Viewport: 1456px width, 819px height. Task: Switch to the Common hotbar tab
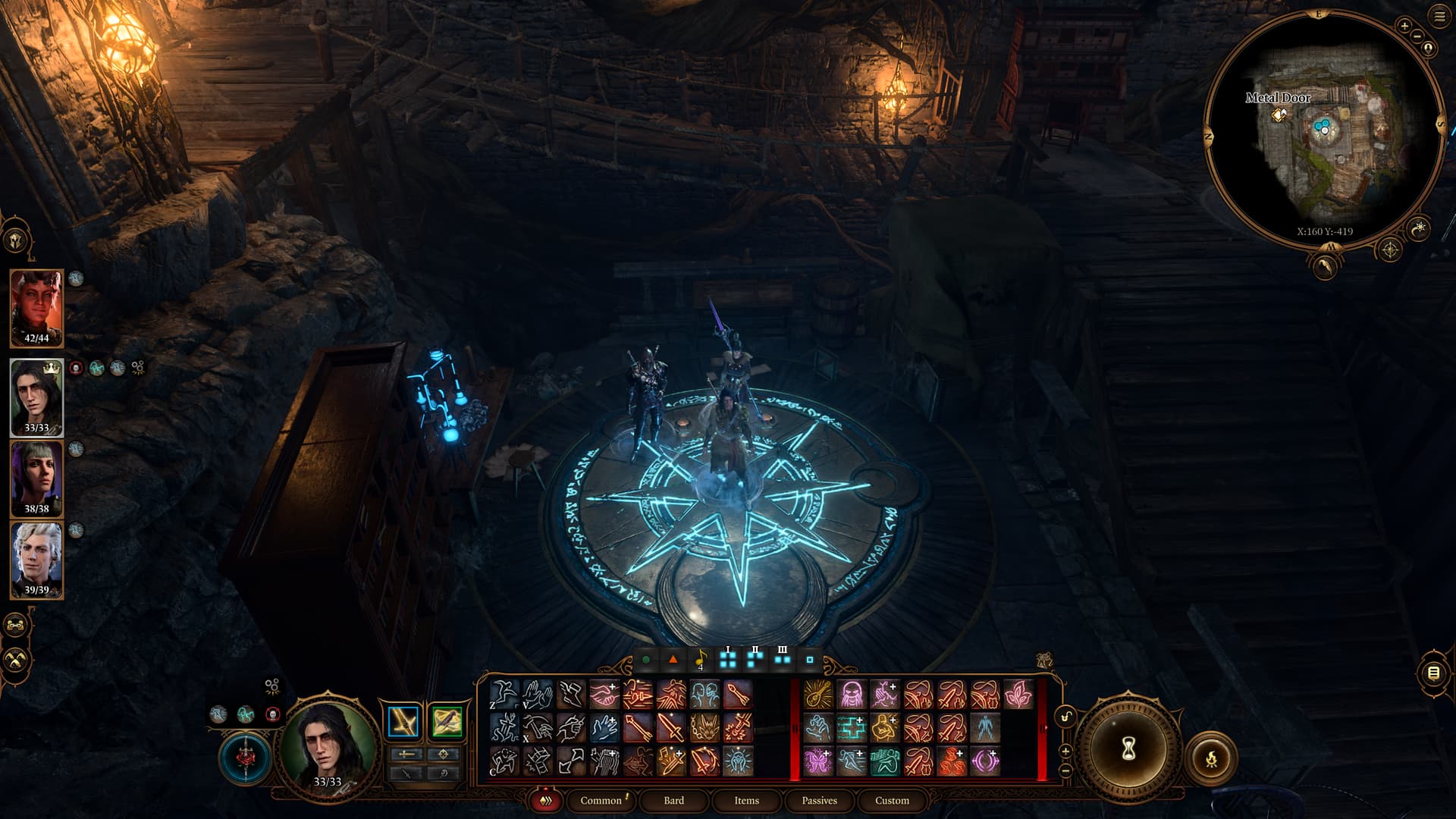pos(601,800)
